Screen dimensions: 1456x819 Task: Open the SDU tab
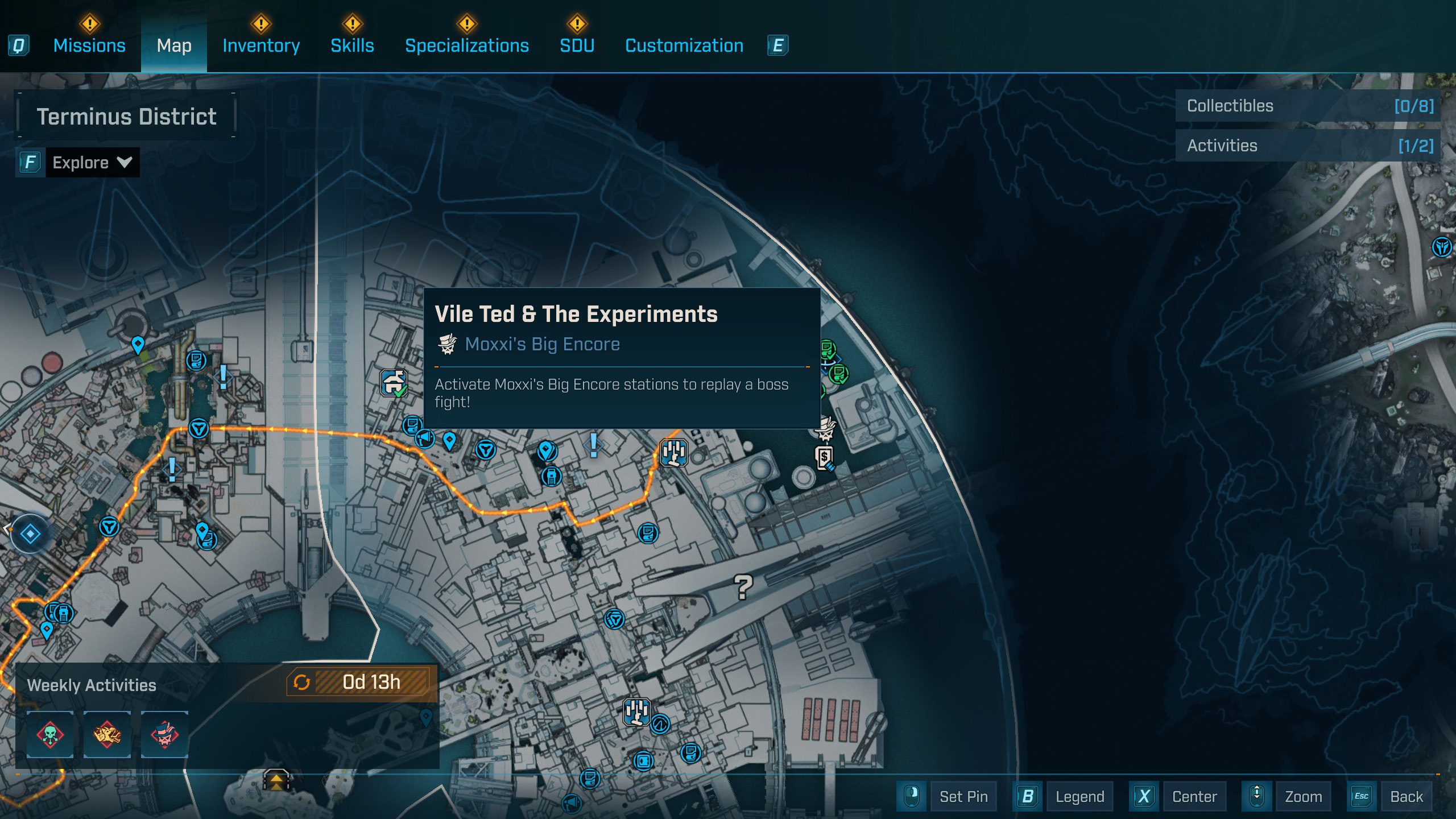pyautogui.click(x=577, y=45)
